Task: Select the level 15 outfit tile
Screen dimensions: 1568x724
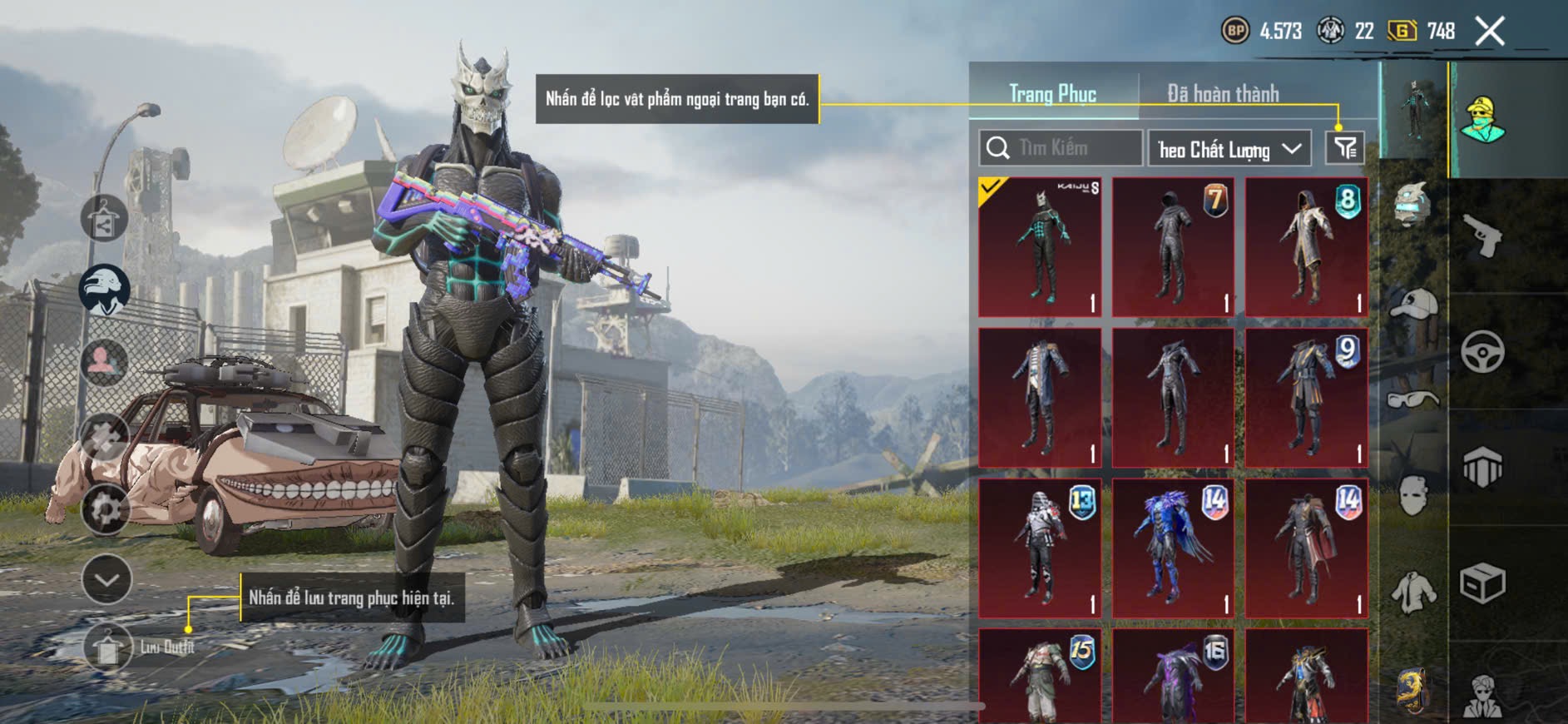Action: (1040, 676)
